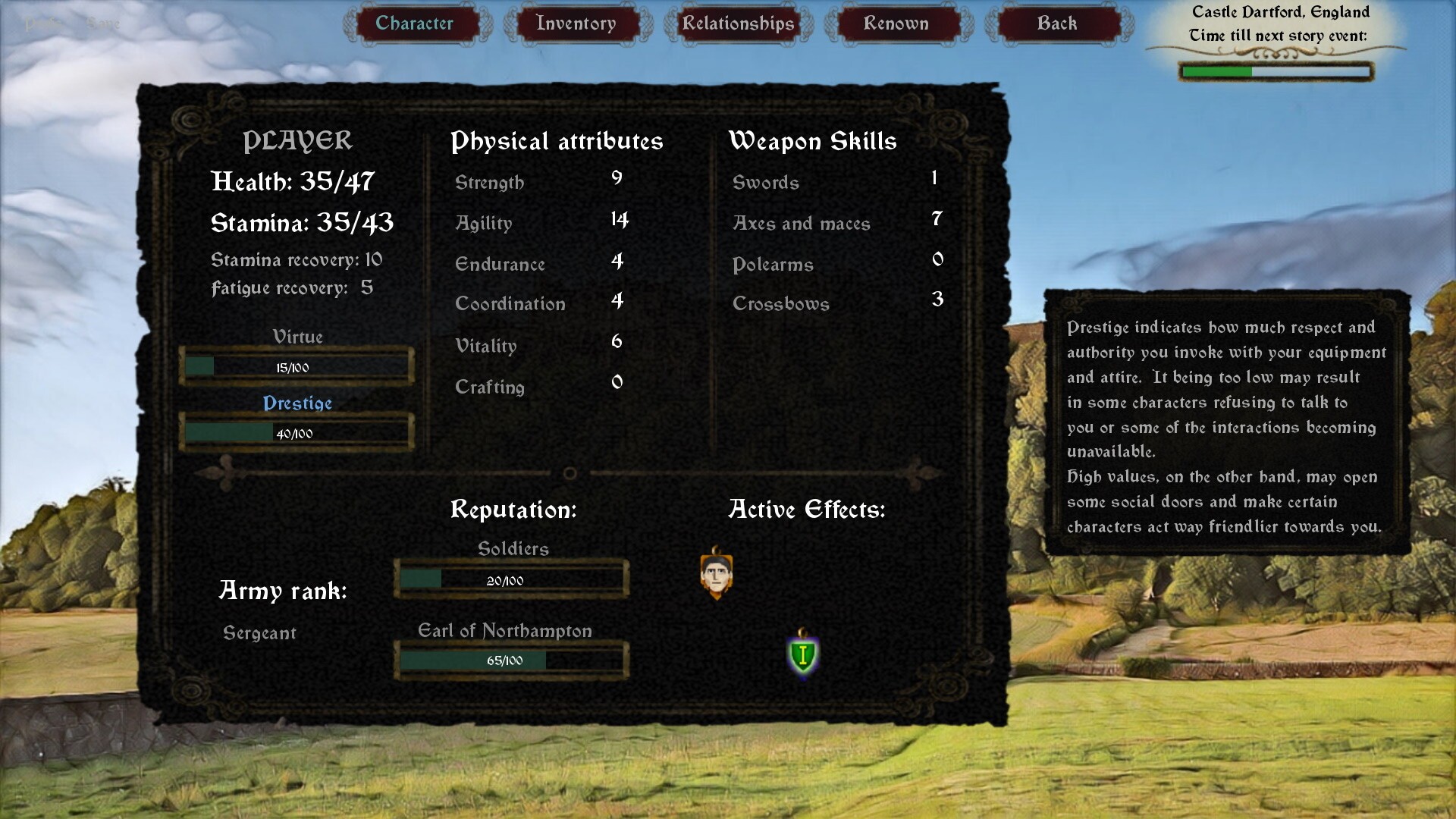The height and width of the screenshot is (819, 1456).
Task: Select the Sergeant army rank text
Action: pyautogui.click(x=260, y=632)
